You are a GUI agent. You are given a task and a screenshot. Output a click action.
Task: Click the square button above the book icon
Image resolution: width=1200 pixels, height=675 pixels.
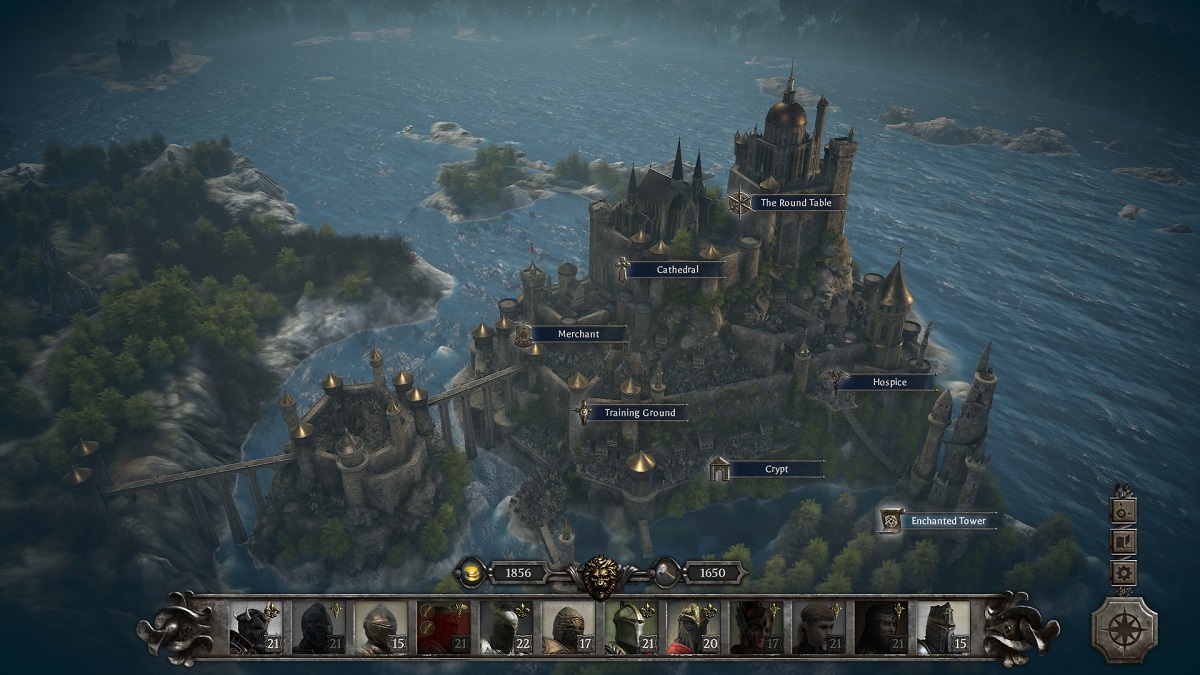[x=1124, y=509]
